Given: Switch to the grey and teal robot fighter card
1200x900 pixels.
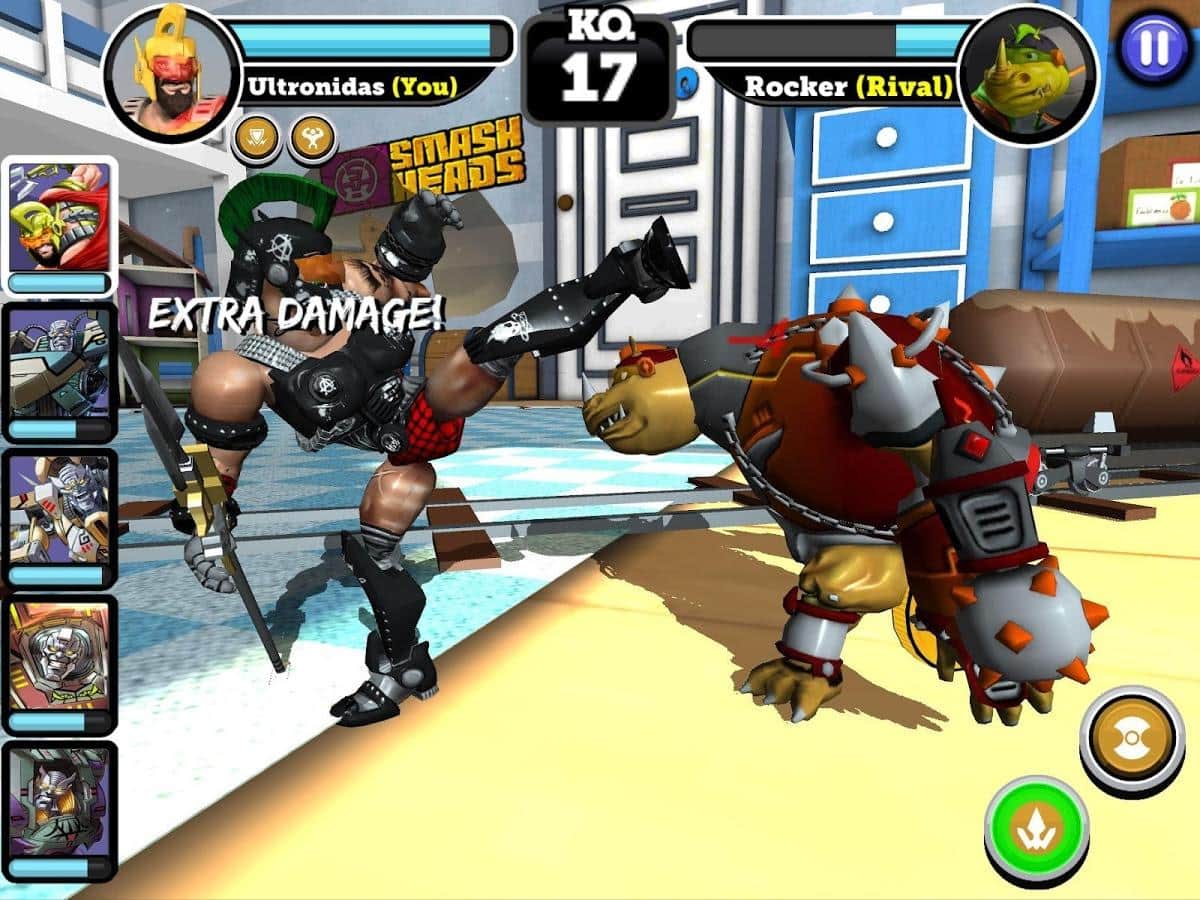Looking at the screenshot, I should click(60, 372).
